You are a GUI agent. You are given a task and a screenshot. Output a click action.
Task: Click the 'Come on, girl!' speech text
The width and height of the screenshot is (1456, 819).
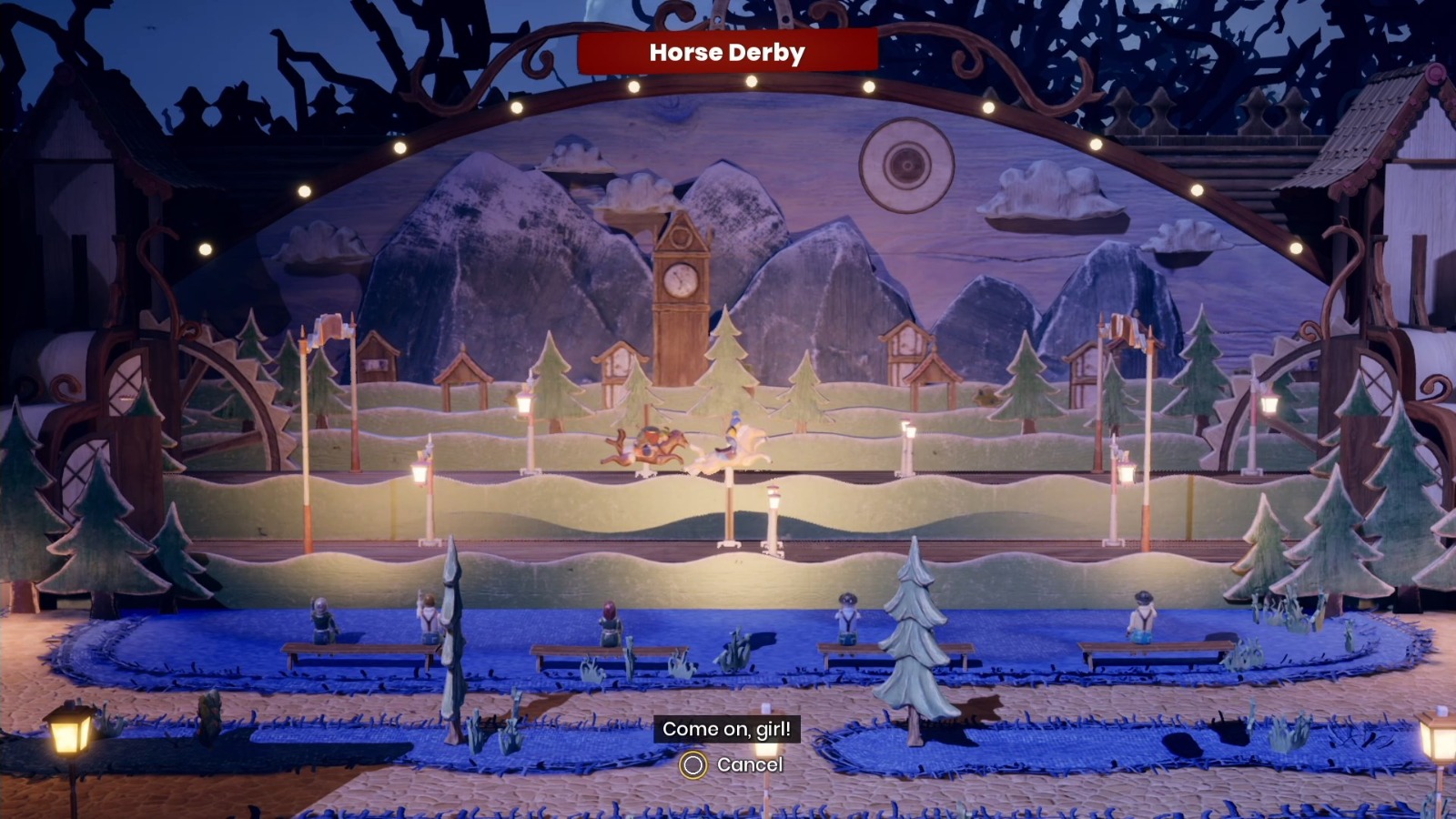(x=728, y=729)
